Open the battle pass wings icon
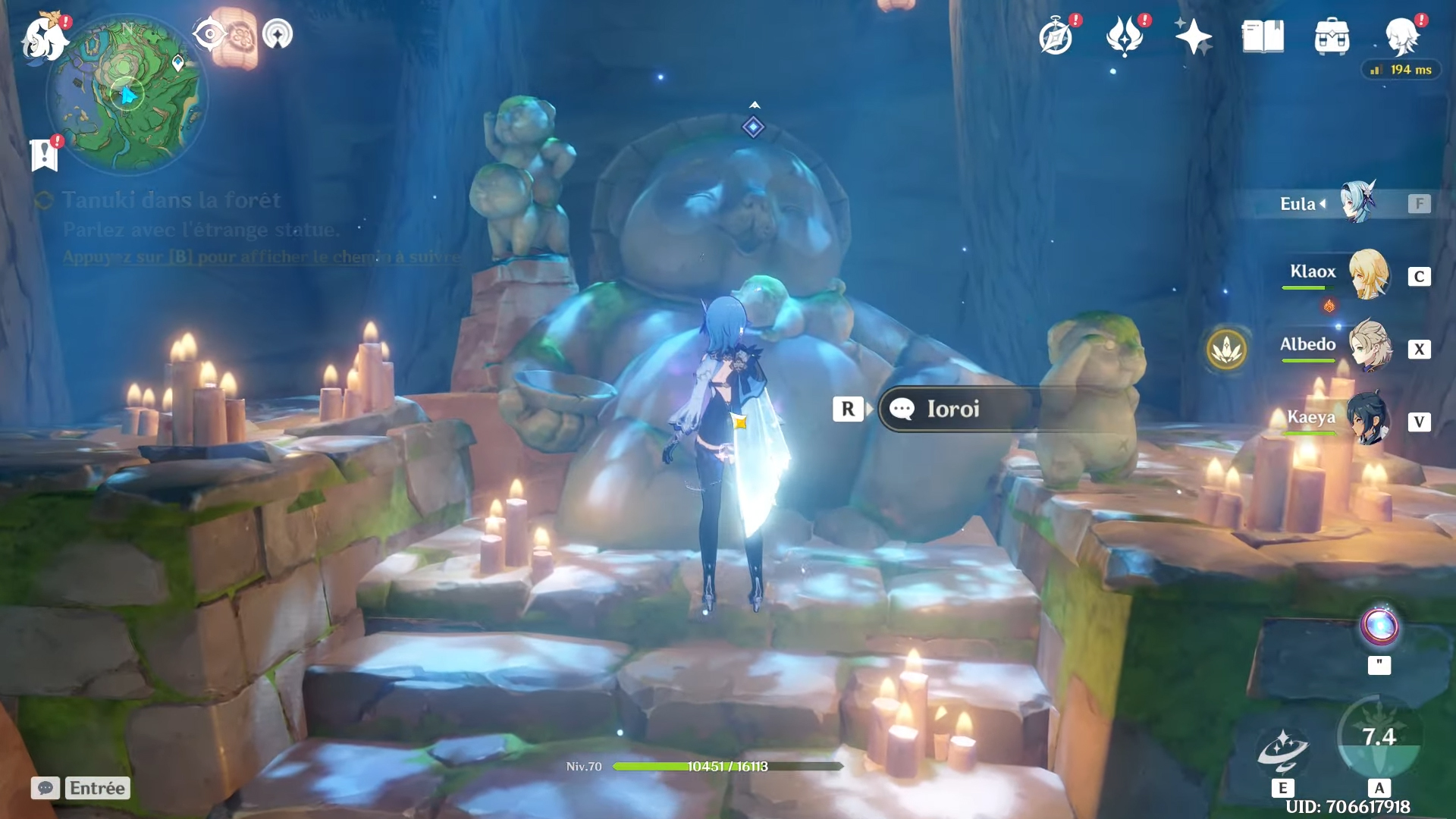1456x819 pixels. (x=1125, y=36)
